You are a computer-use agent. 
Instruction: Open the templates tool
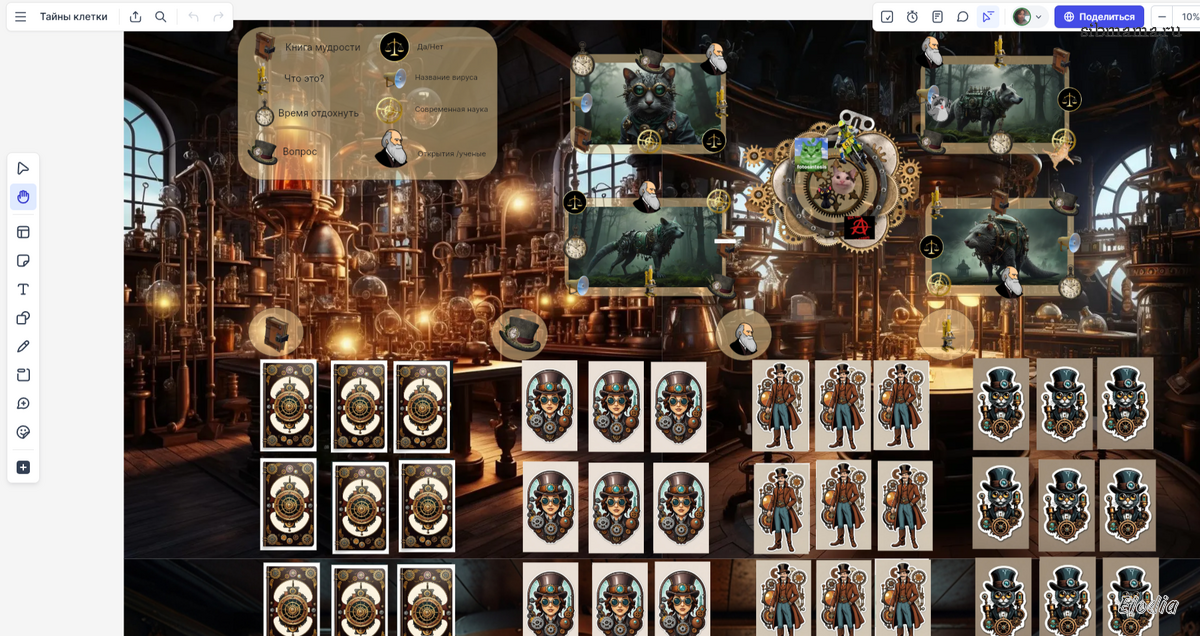pyautogui.click(x=23, y=232)
